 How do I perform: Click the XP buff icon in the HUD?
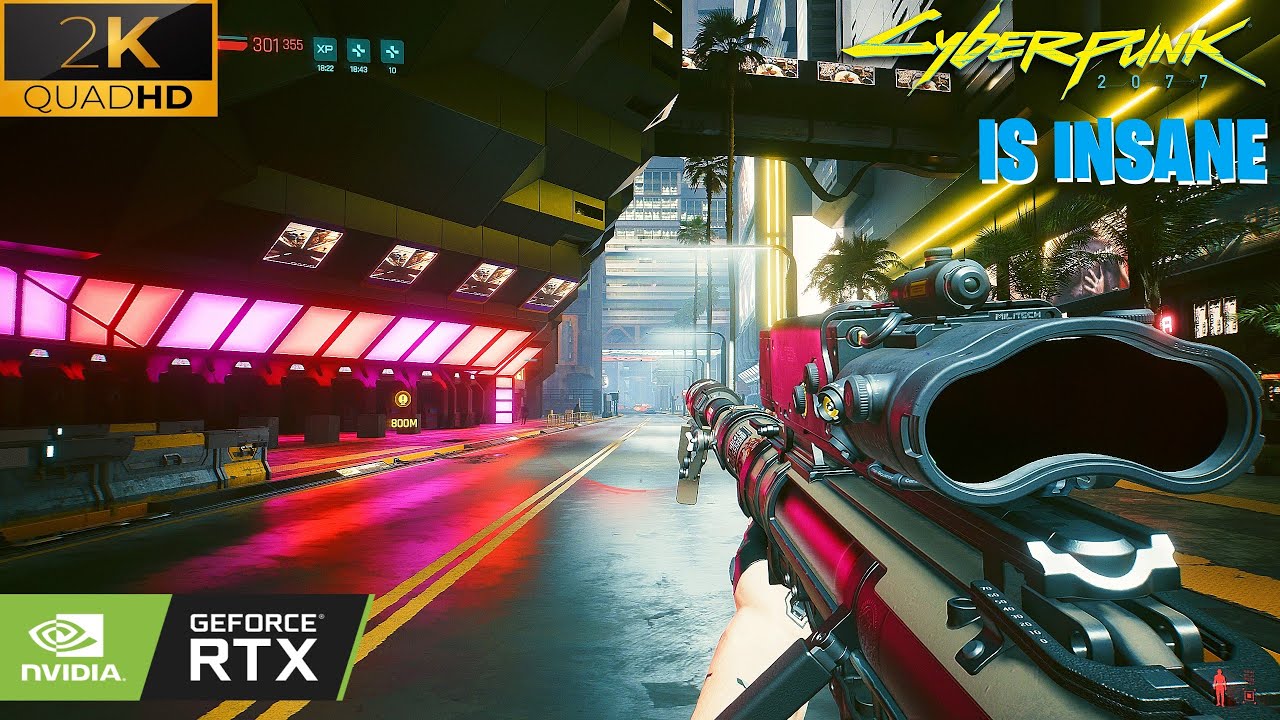point(325,50)
